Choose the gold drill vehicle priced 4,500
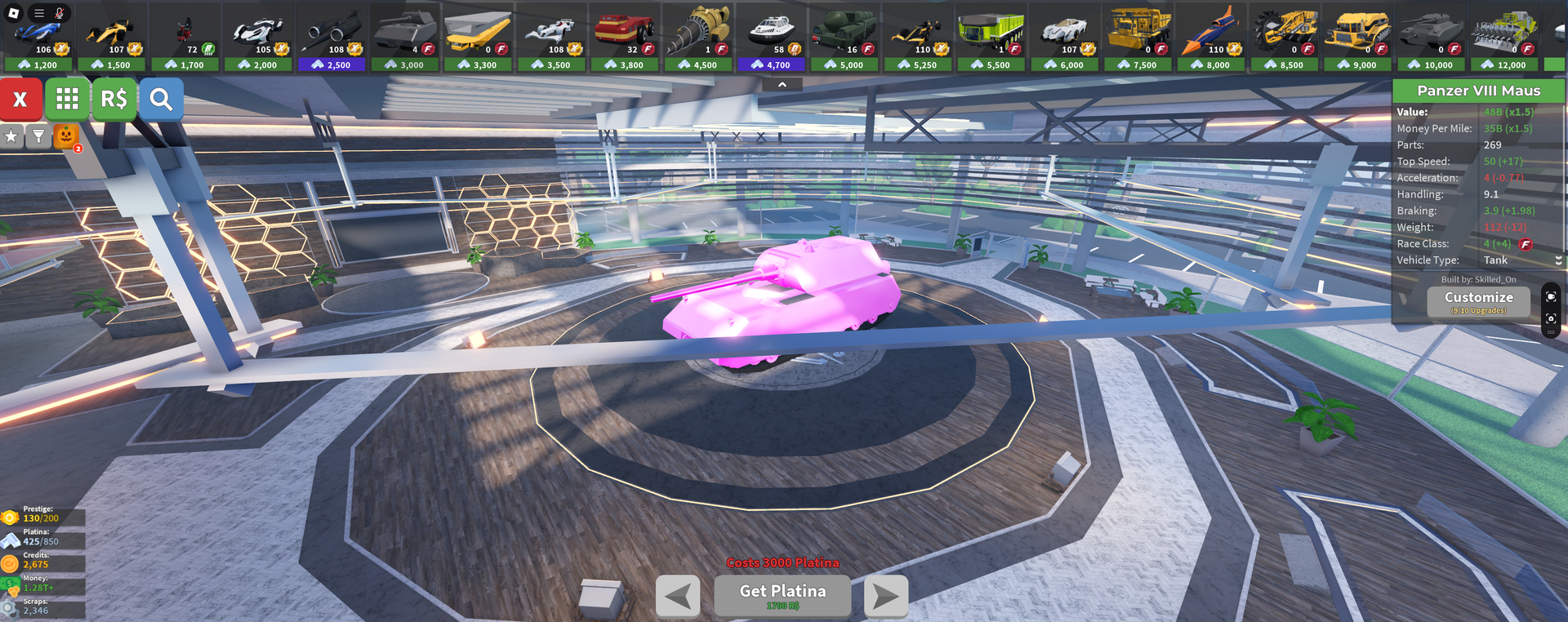Viewport: 1568px width, 622px height. coord(698,38)
